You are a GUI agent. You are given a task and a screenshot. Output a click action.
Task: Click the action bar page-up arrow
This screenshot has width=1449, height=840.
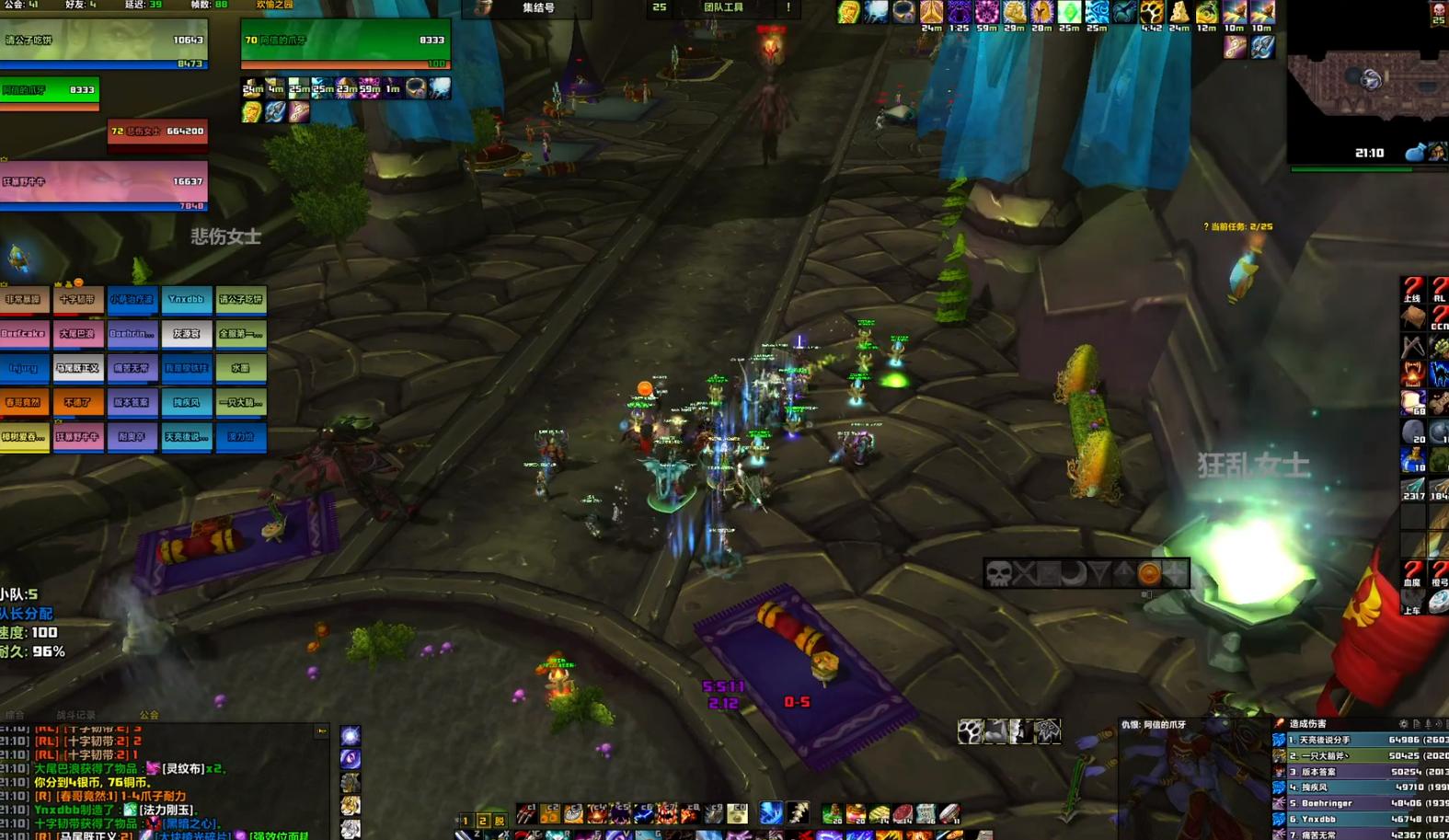456,818
